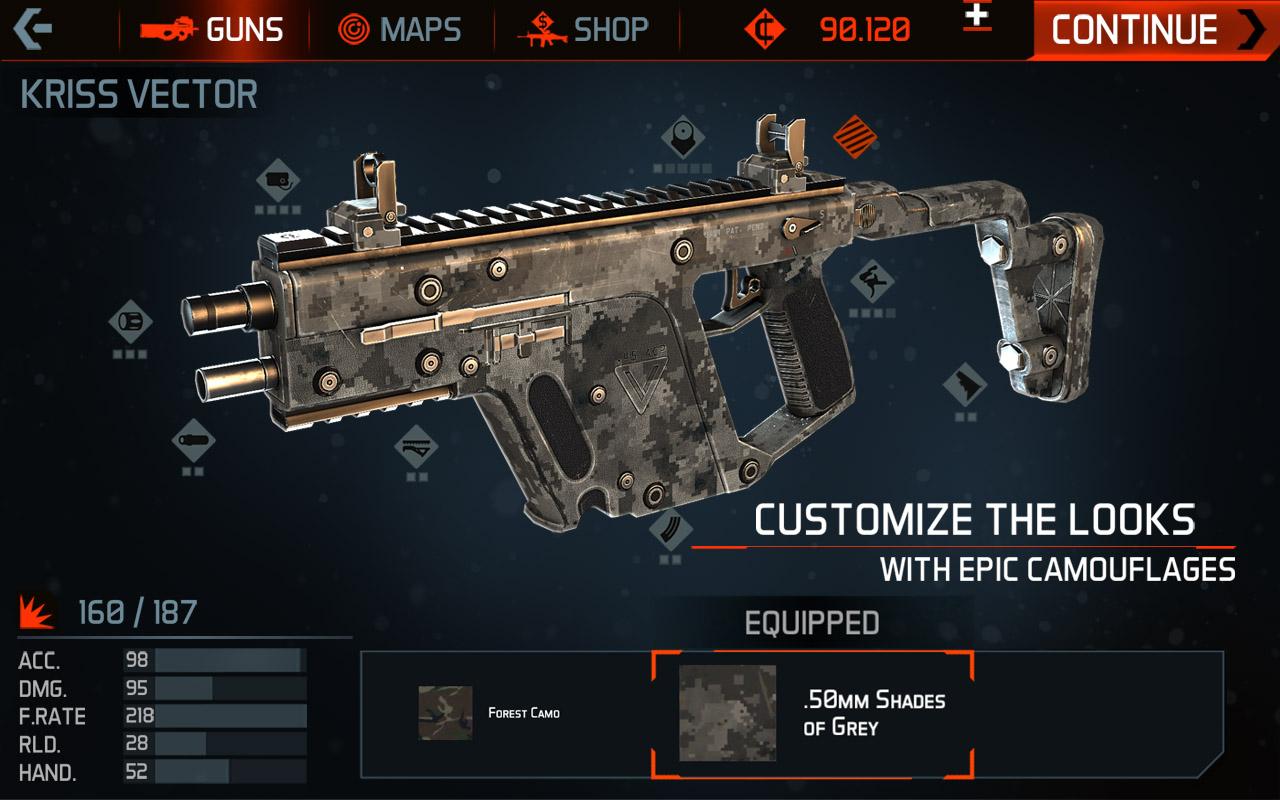This screenshot has width=1280, height=800.
Task: Click the ACC stat progress bar
Action: coord(230,661)
